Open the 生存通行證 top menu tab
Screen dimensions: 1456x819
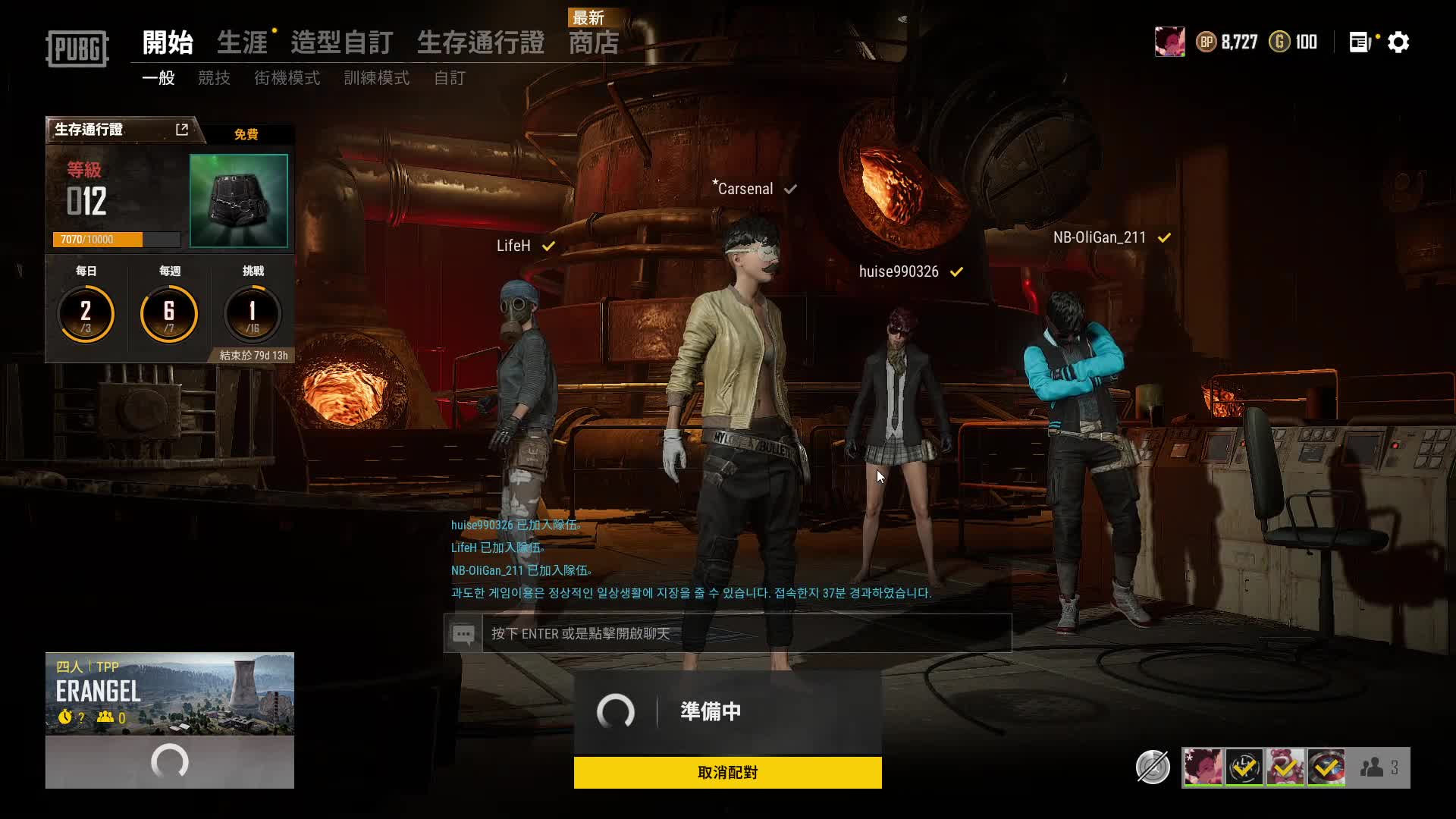point(480,42)
